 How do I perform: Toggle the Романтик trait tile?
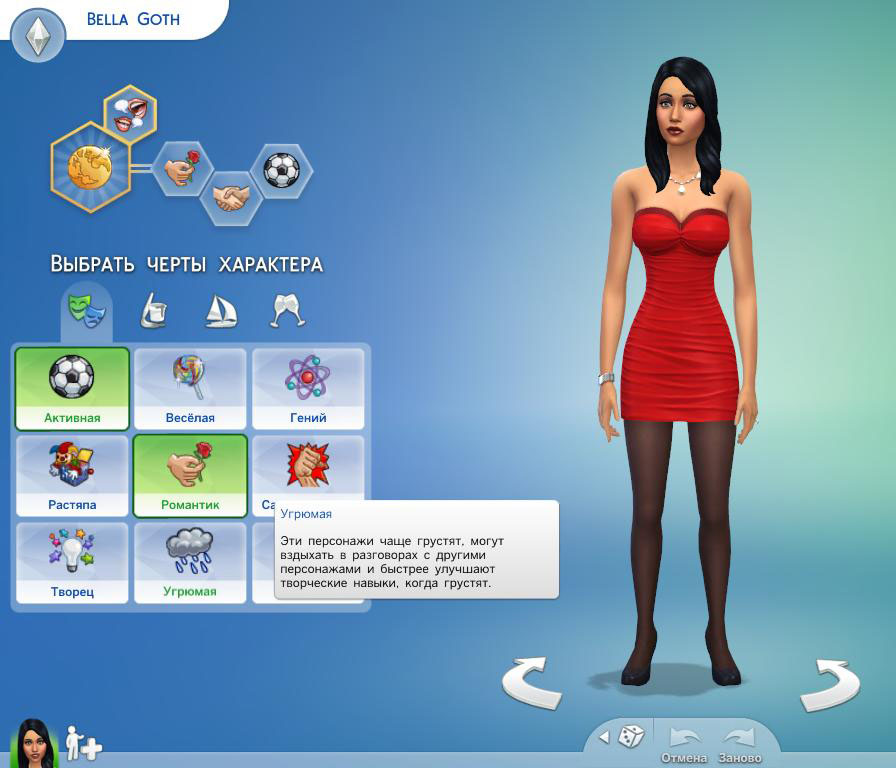190,476
